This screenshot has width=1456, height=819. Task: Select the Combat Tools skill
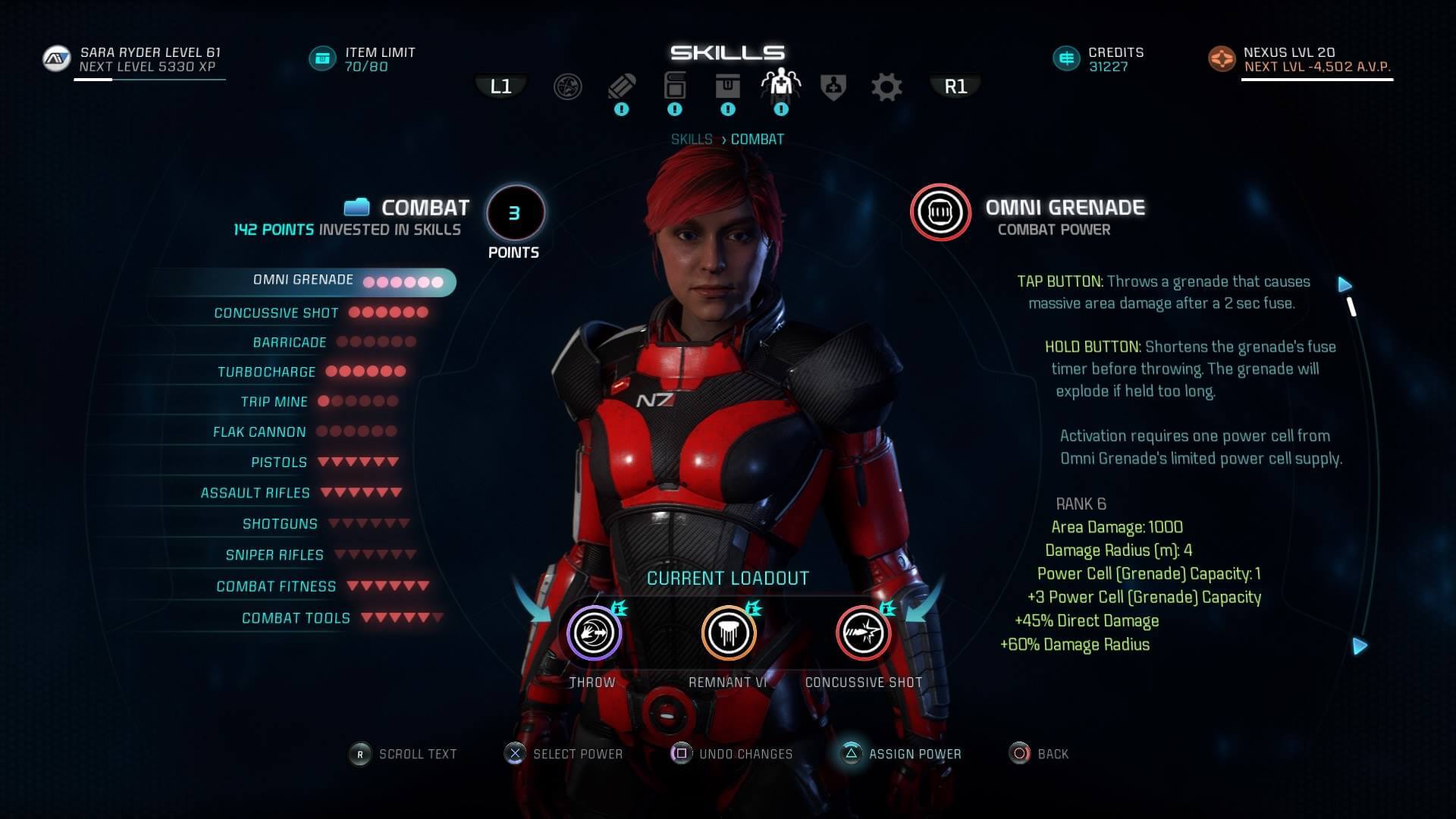pyautogui.click(x=296, y=619)
